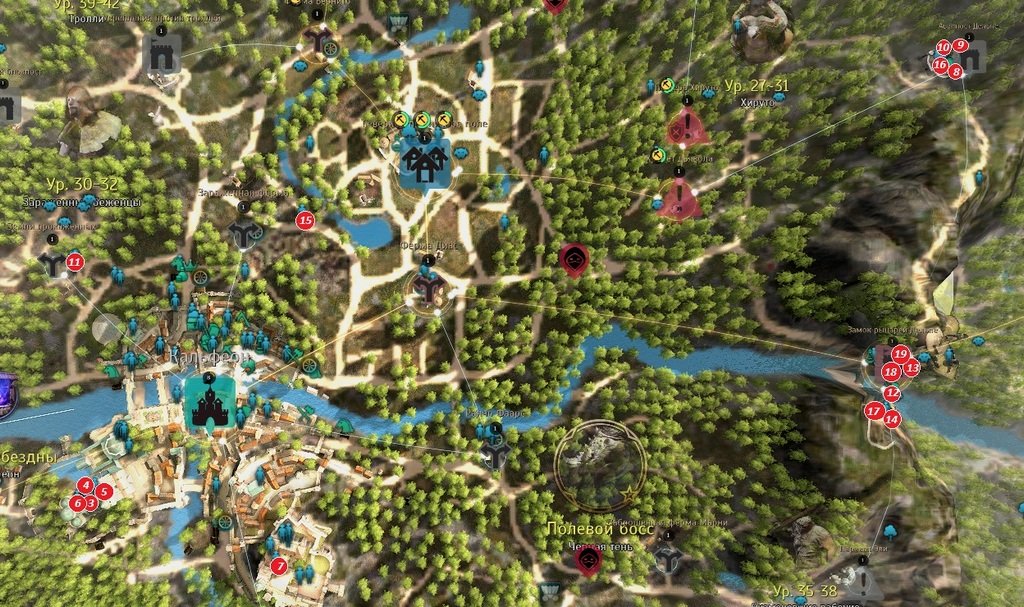Screen dimensions: 1024x607
Task: Choose red map marker number 16
Action: point(940,65)
